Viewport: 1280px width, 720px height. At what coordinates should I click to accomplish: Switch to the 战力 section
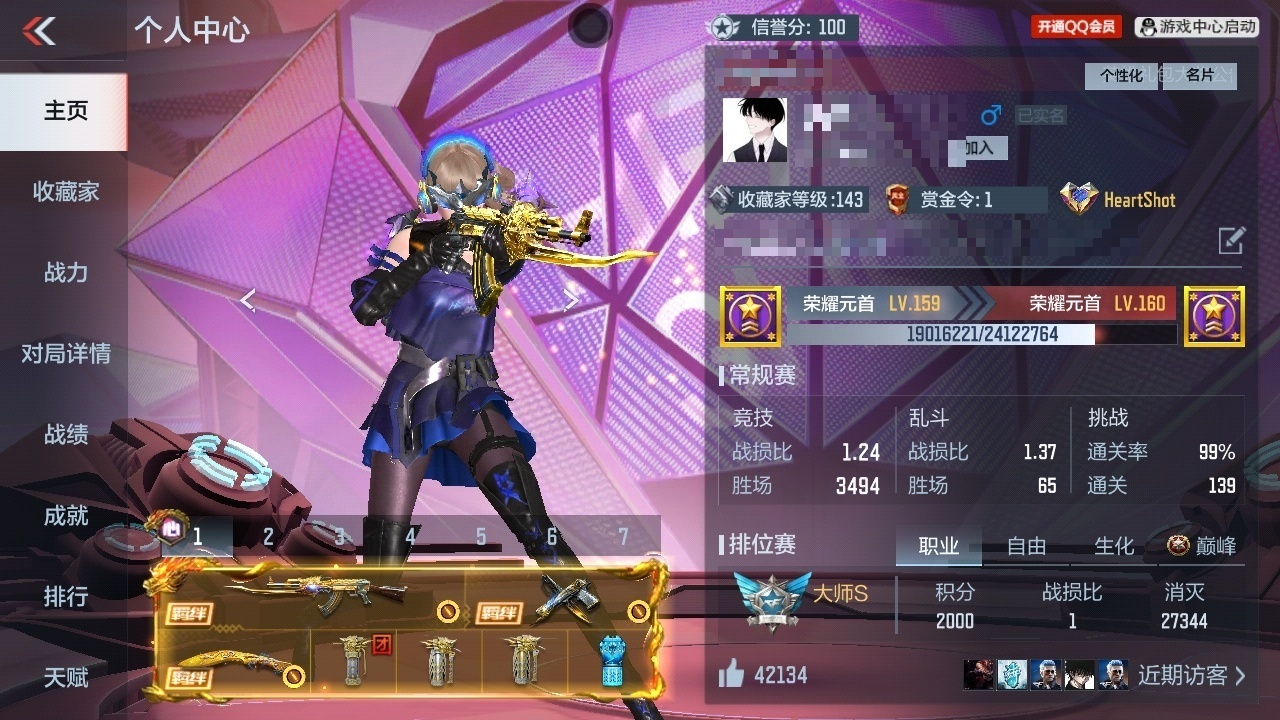pos(65,272)
